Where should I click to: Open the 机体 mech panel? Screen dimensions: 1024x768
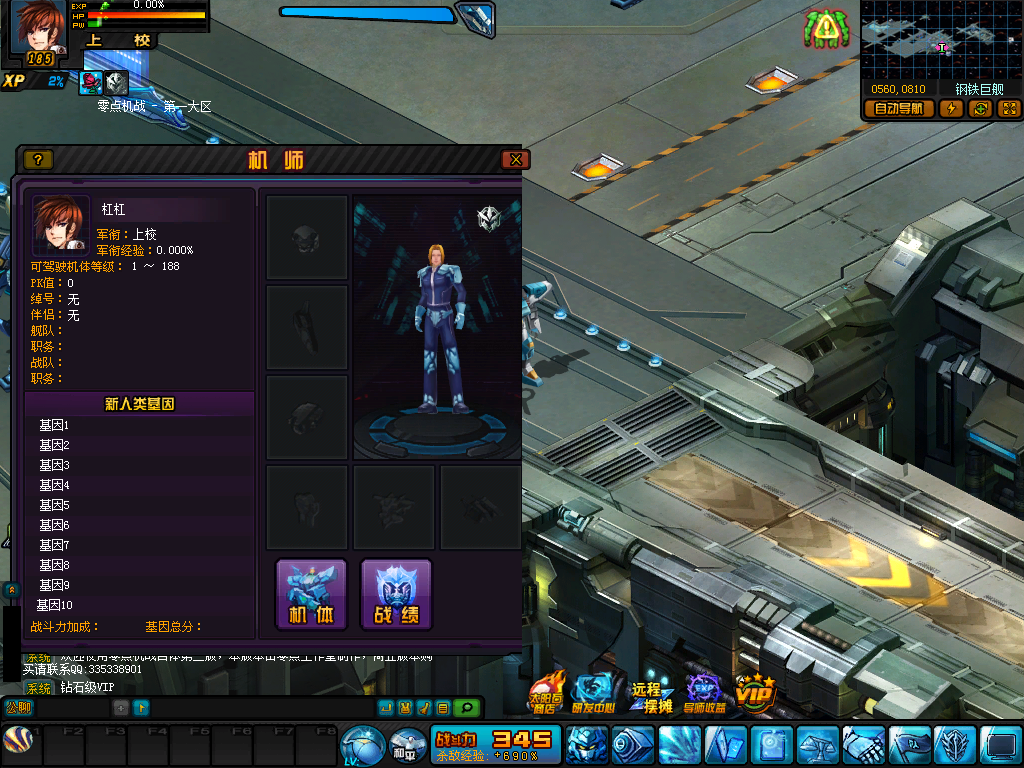(311, 595)
